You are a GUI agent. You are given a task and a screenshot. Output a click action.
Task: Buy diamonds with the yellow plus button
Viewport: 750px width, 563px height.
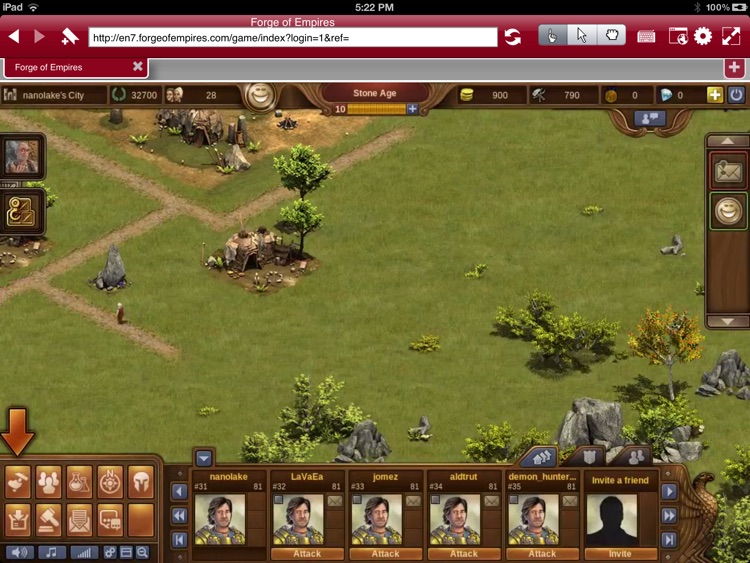coord(714,95)
